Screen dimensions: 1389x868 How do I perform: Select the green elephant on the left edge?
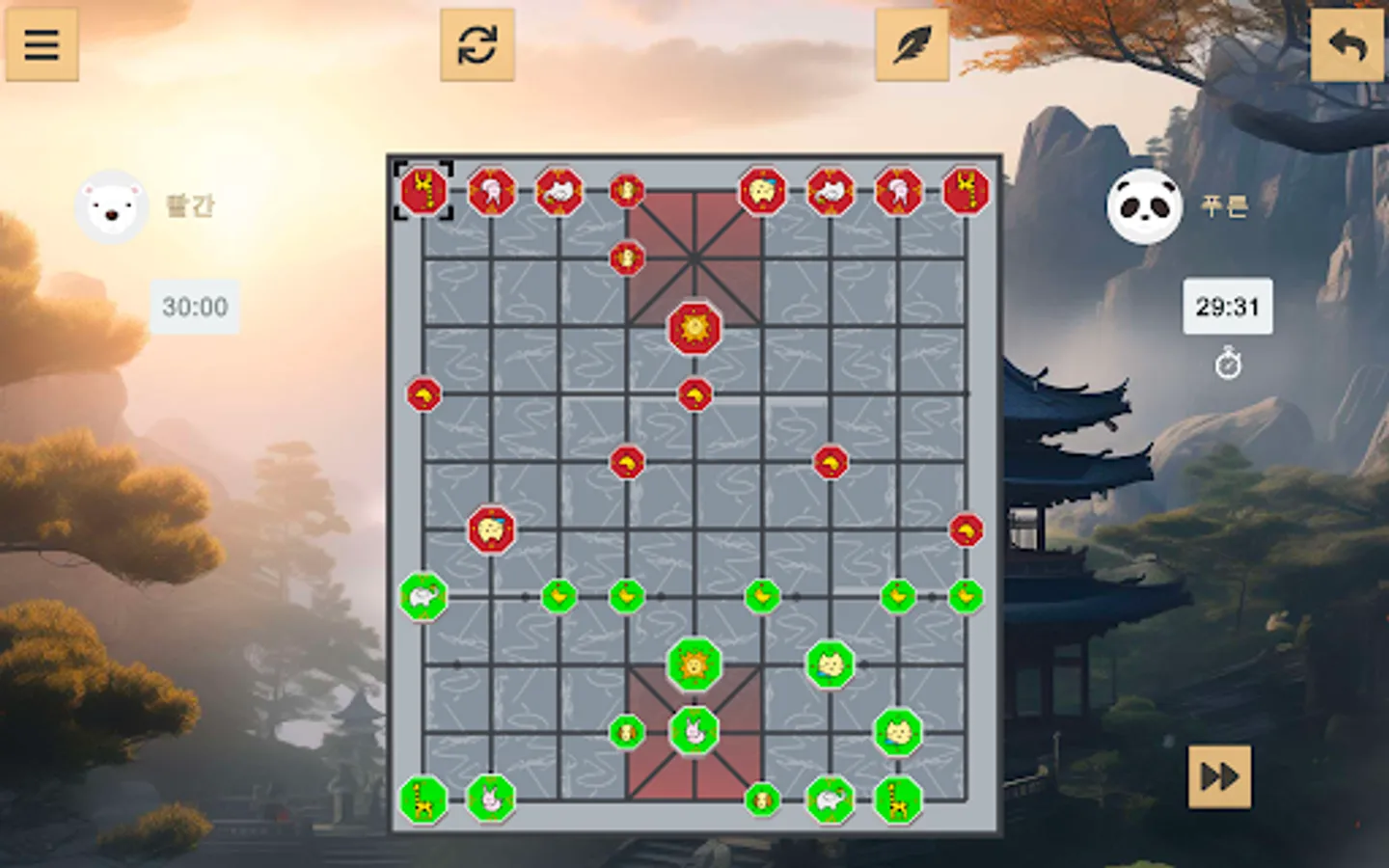pos(422,598)
